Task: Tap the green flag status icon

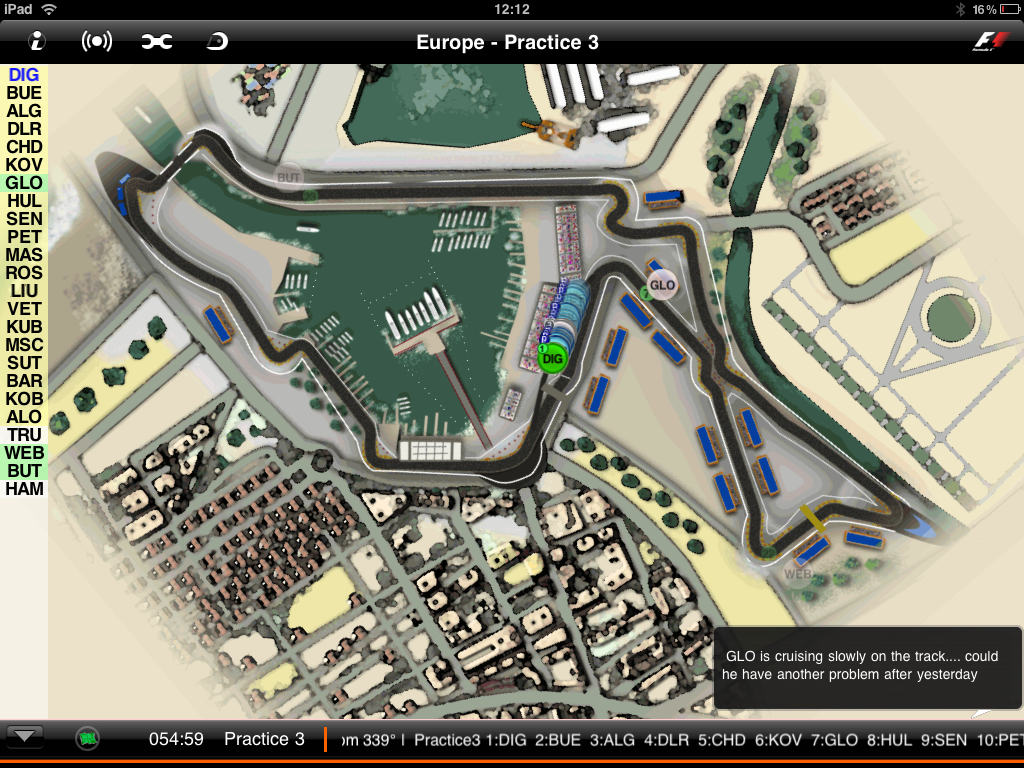Action: 88,739
